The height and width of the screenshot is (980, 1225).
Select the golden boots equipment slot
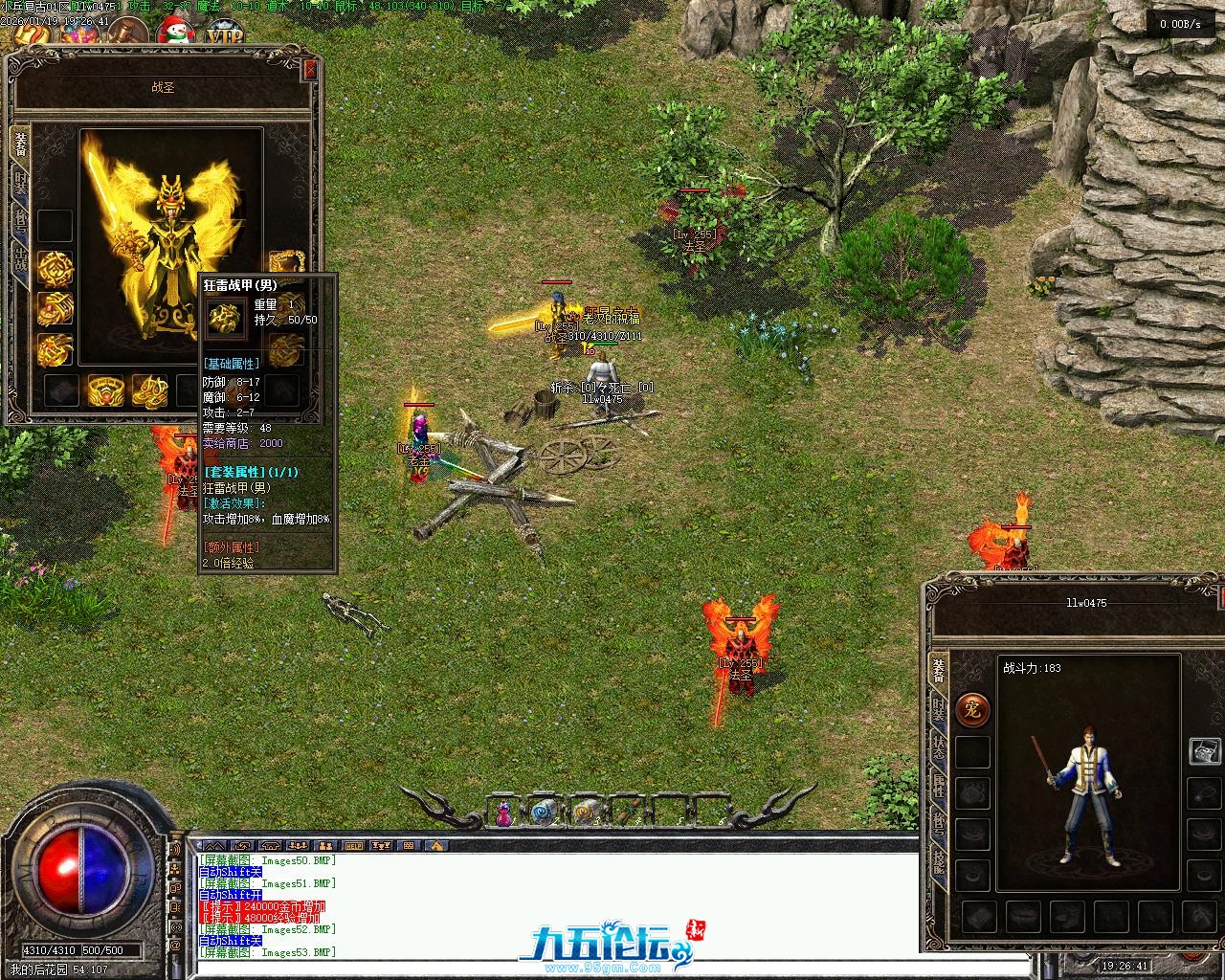click(x=149, y=390)
